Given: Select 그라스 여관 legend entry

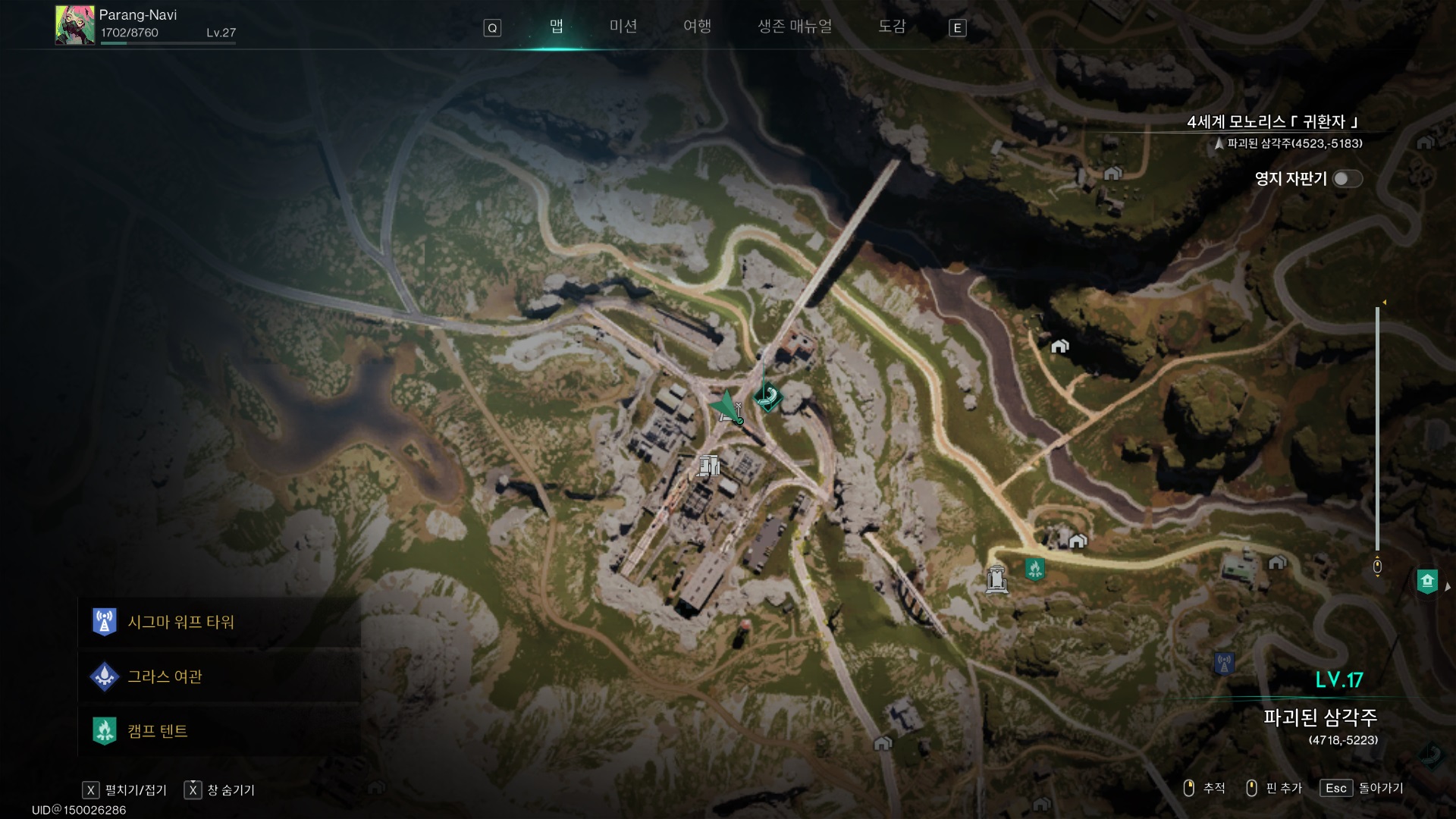Looking at the screenshot, I should (165, 676).
